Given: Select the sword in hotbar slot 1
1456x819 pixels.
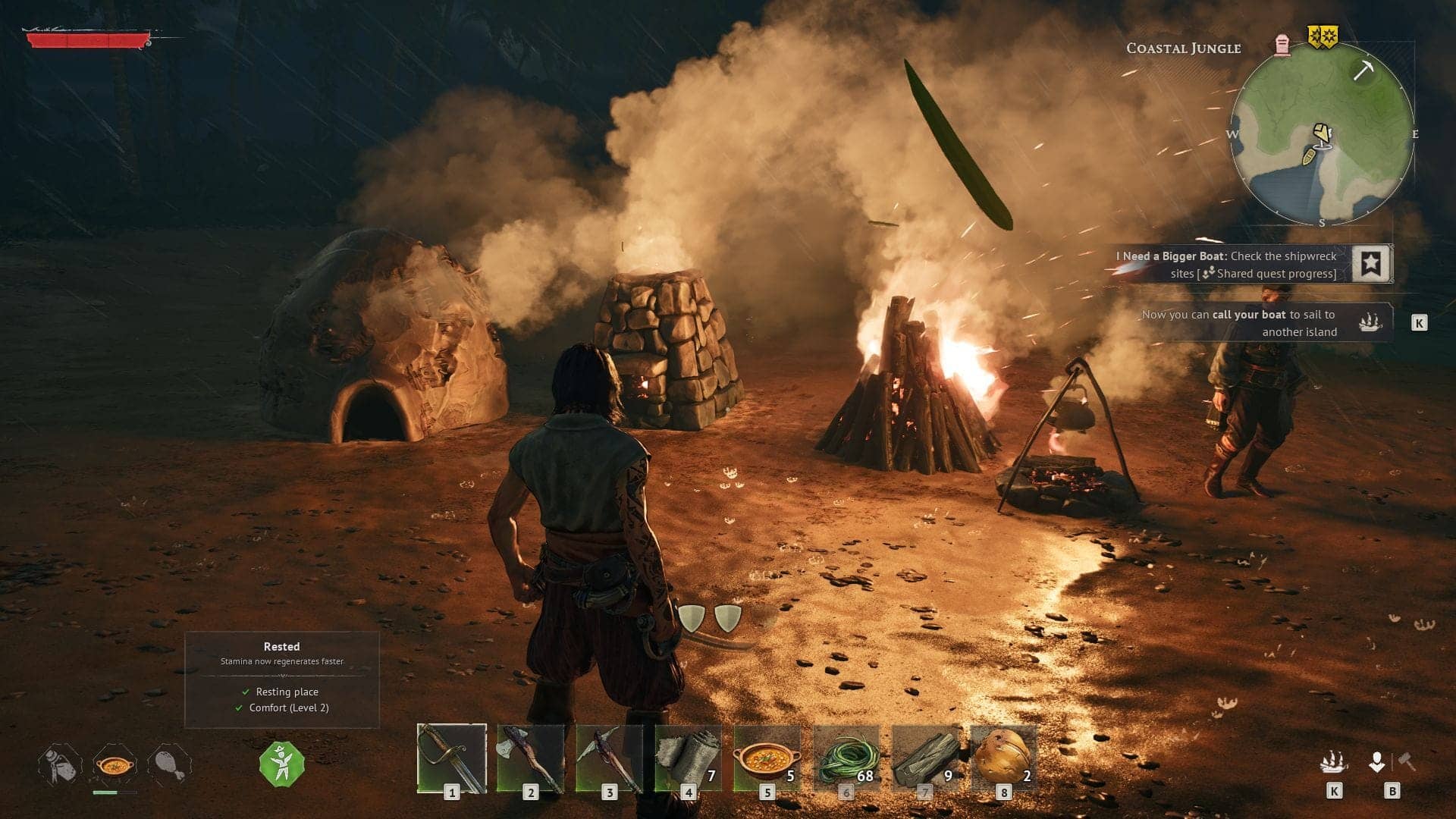Looking at the screenshot, I should point(451,758).
